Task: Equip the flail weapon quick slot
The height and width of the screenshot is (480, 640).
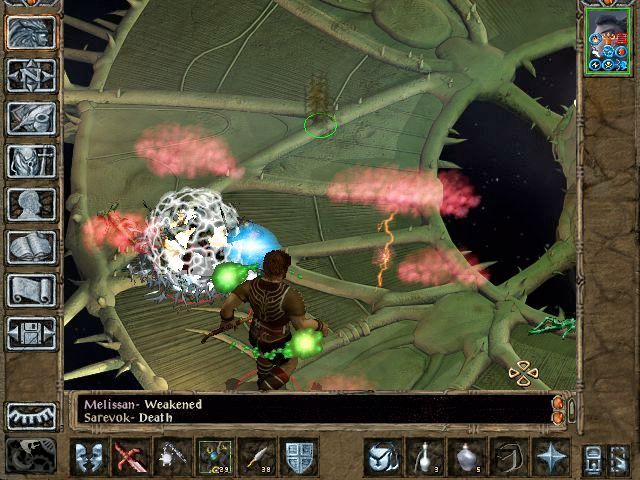Action: 173,457
